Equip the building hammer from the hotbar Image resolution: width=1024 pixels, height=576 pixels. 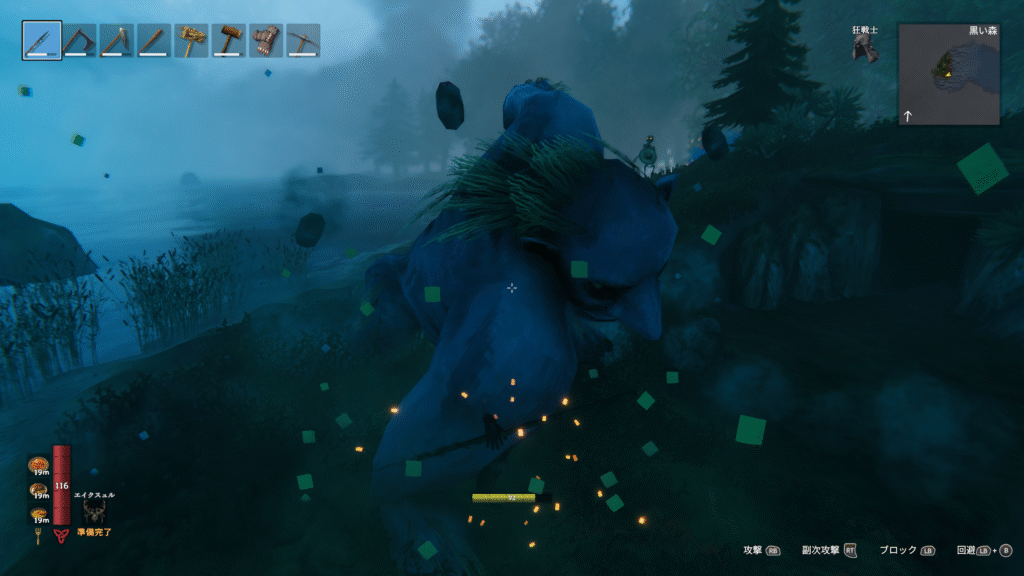(229, 40)
